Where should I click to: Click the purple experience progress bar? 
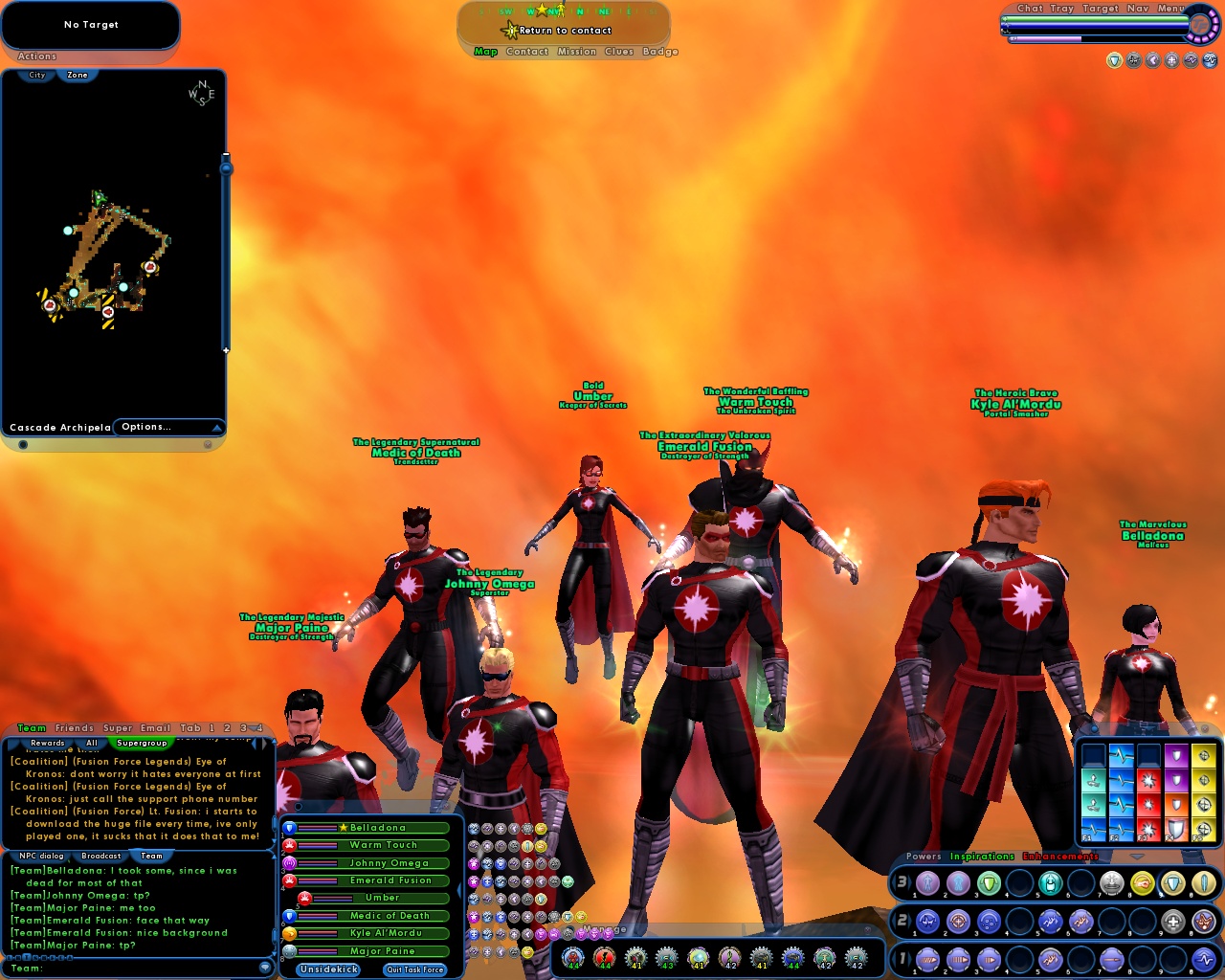pyautogui.click(x=1047, y=38)
